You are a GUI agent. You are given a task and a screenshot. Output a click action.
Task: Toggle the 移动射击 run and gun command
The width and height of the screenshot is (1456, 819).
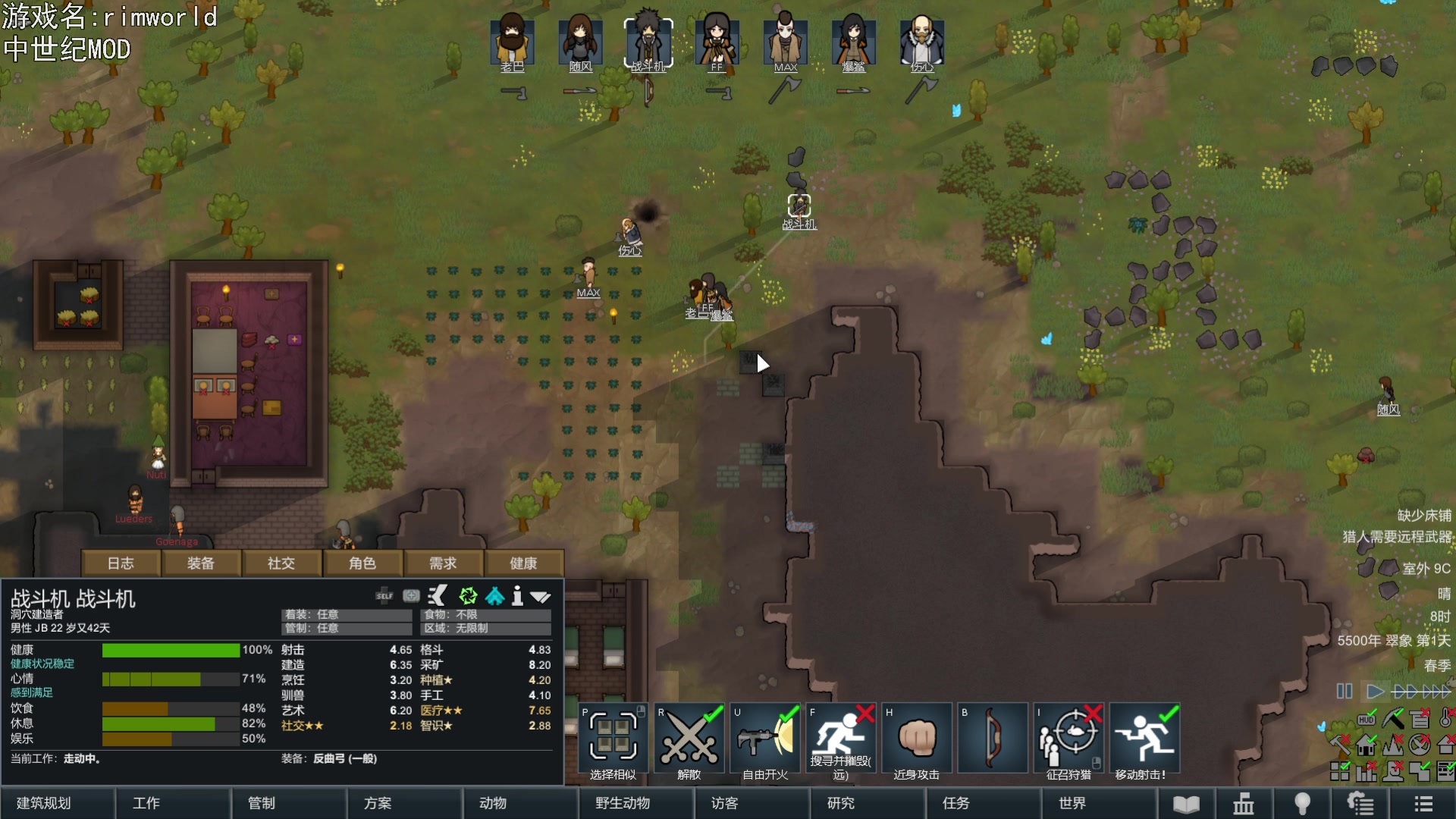pyautogui.click(x=1144, y=742)
